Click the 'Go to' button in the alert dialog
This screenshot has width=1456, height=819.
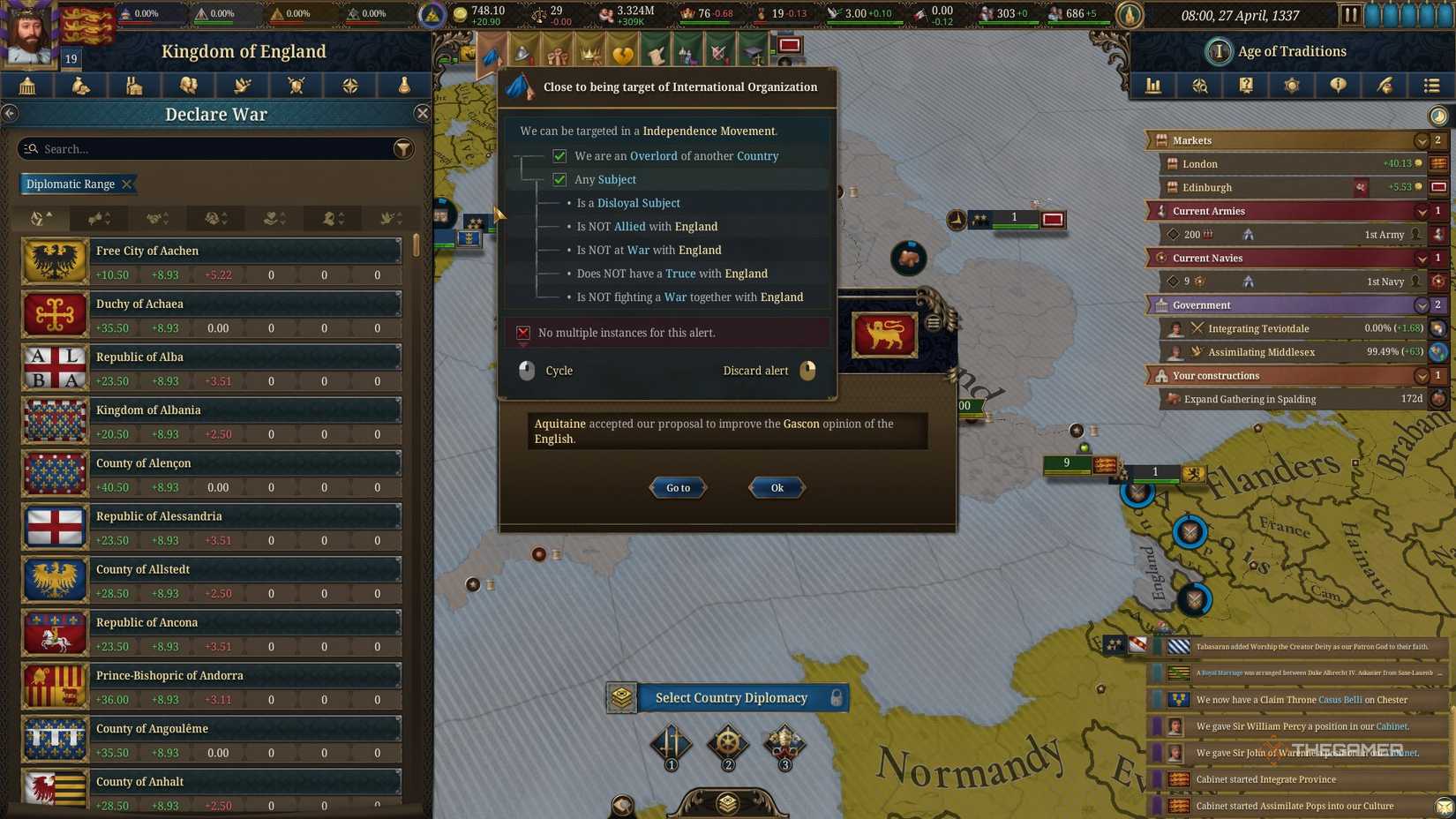(x=677, y=487)
